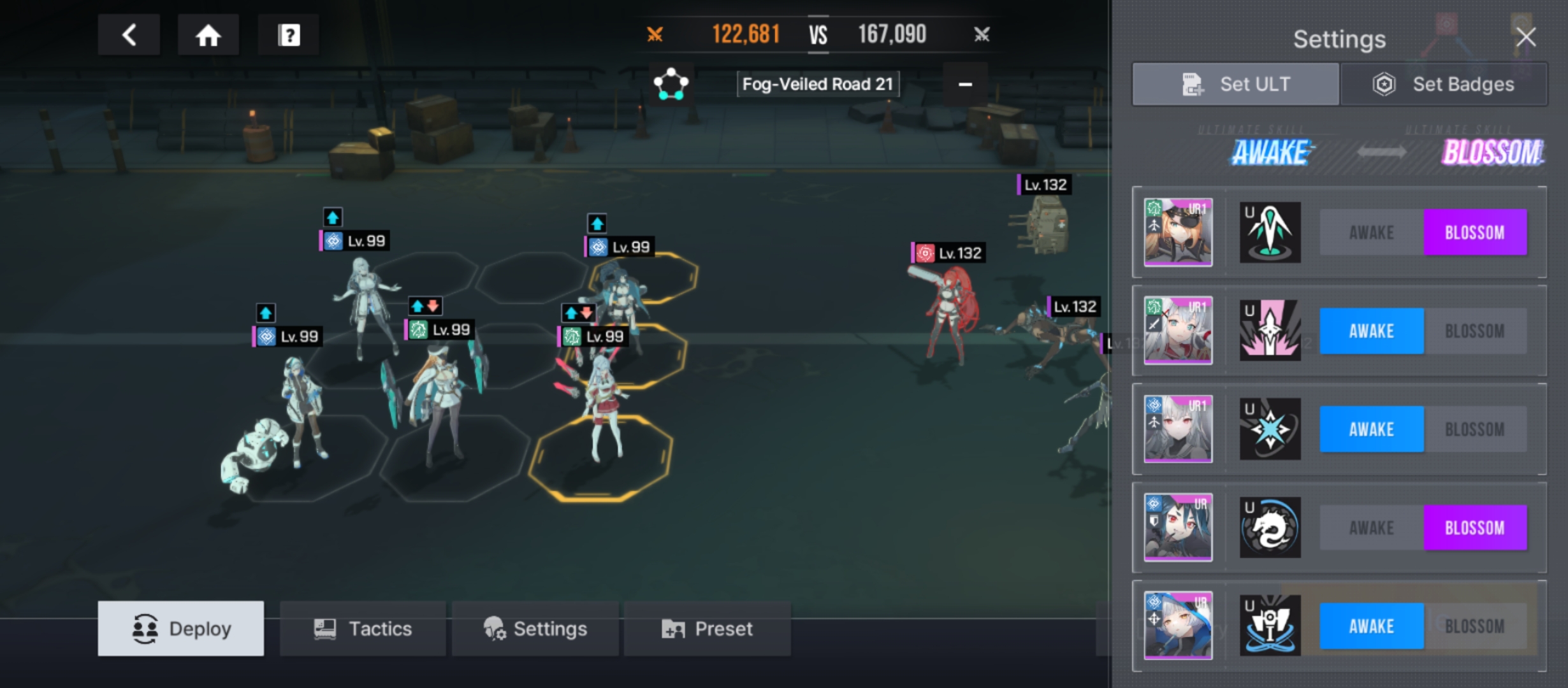Choose BLOSSOM for the red-scarf silver-haired girl
This screenshot has height=688, width=1568.
1475,331
